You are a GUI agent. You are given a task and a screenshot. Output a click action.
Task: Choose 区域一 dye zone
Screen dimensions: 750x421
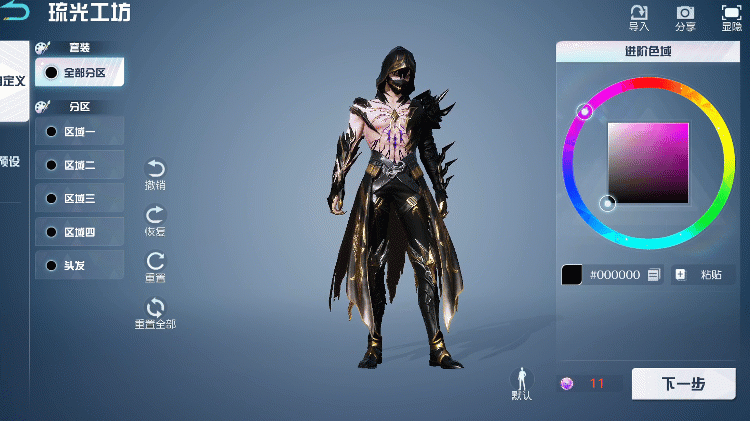[x=80, y=131]
